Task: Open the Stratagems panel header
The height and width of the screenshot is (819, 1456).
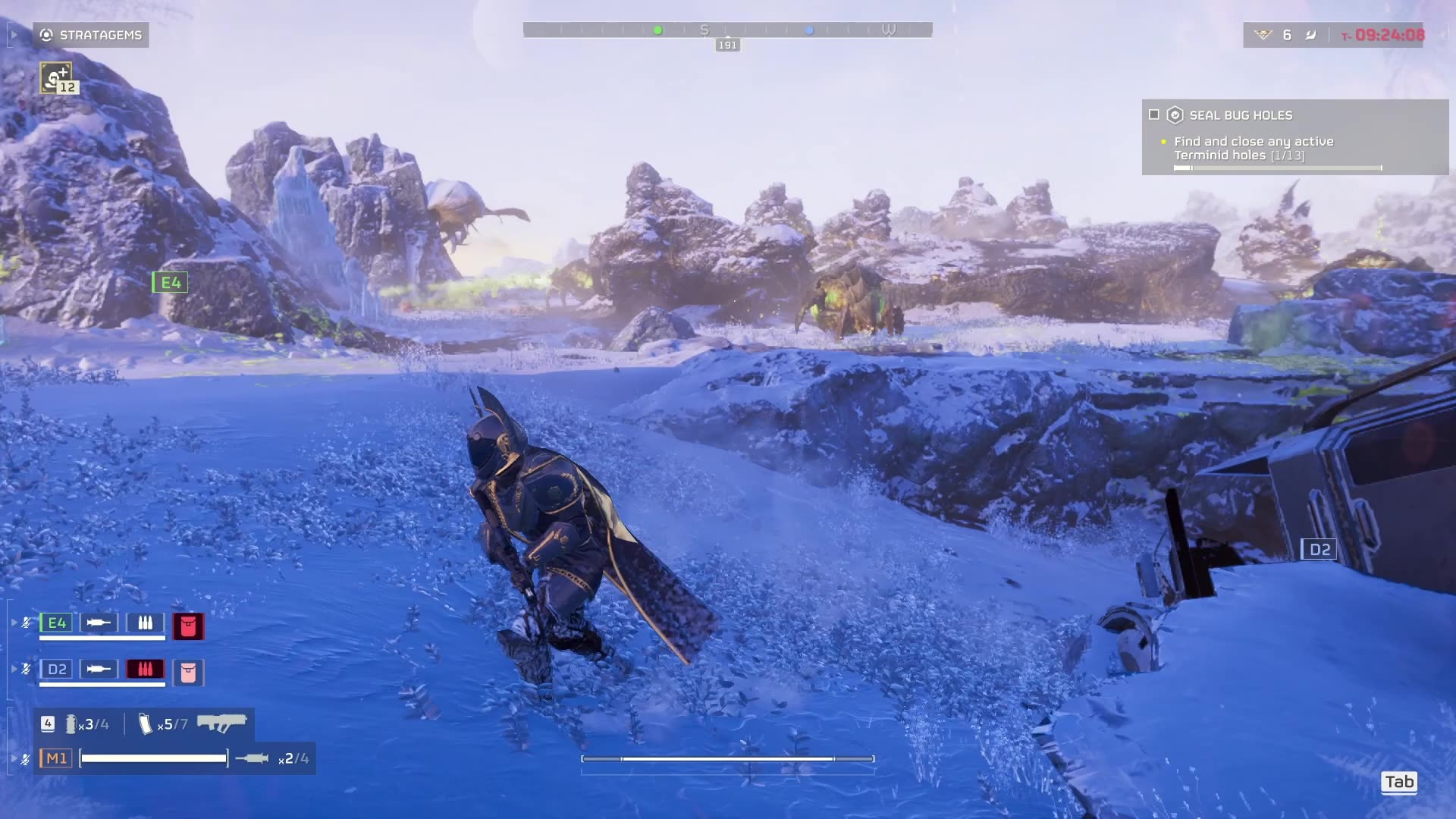Action: click(x=91, y=35)
